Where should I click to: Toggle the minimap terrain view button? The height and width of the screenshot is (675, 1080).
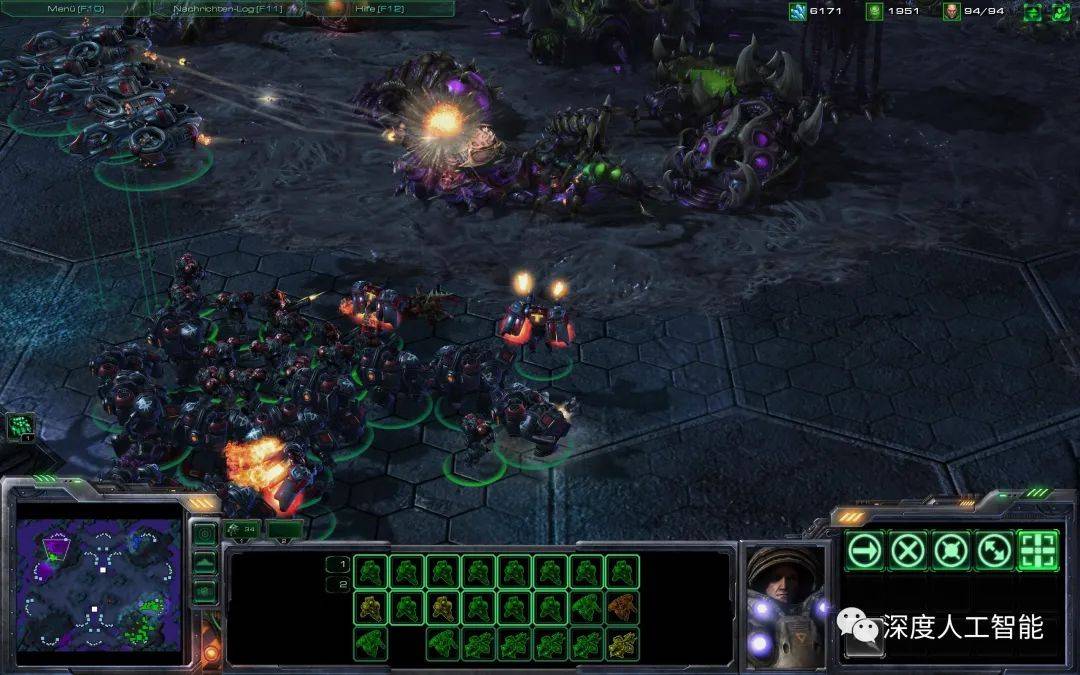[204, 563]
